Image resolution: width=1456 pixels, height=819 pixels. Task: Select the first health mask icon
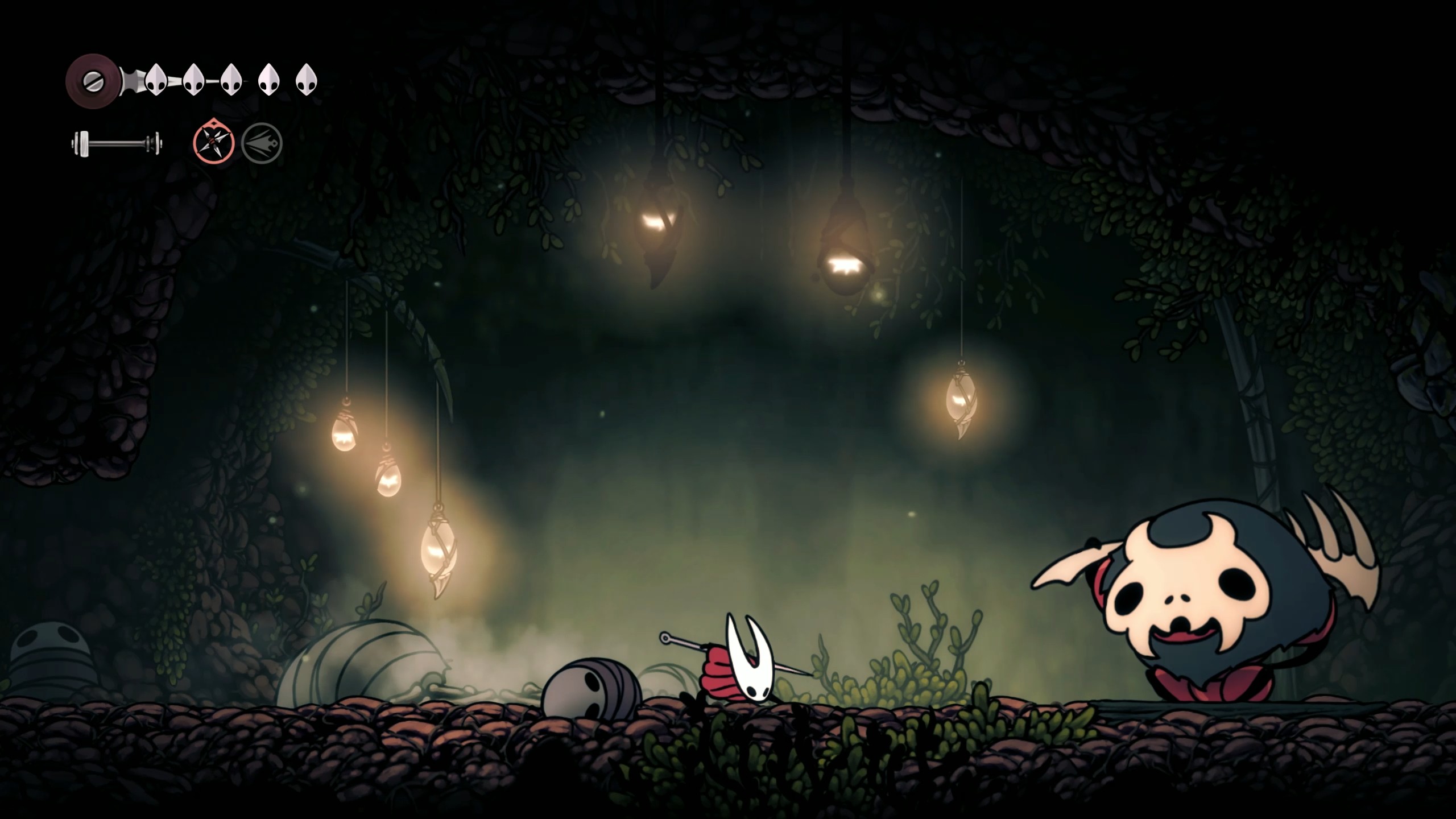156,80
